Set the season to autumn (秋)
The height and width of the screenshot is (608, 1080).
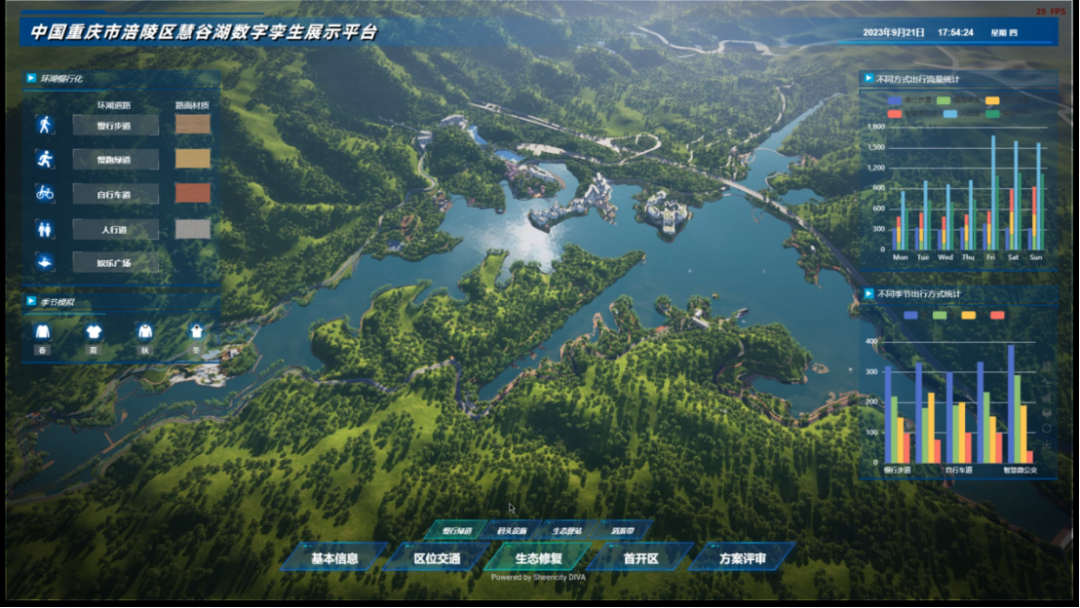[145, 334]
